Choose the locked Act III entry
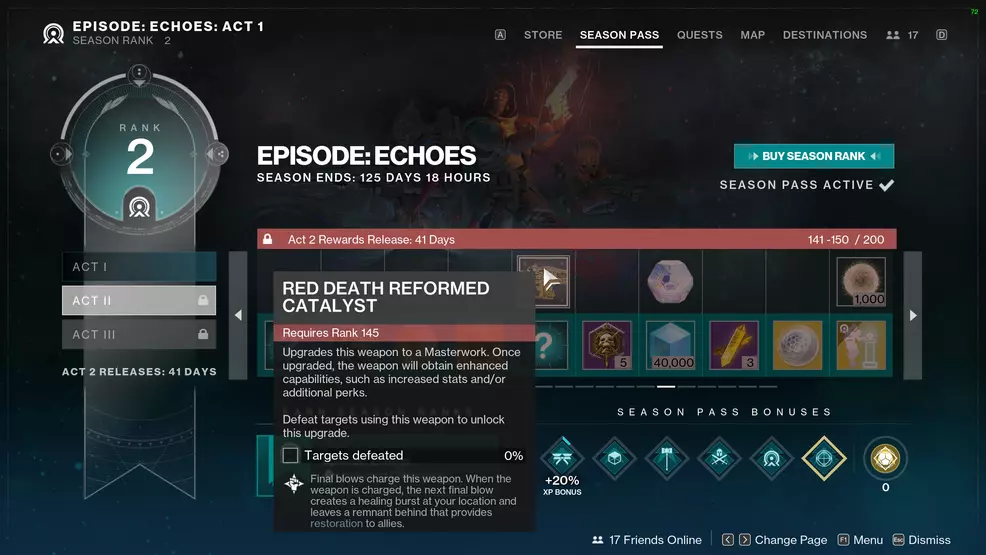This screenshot has width=986, height=555. coord(139,334)
